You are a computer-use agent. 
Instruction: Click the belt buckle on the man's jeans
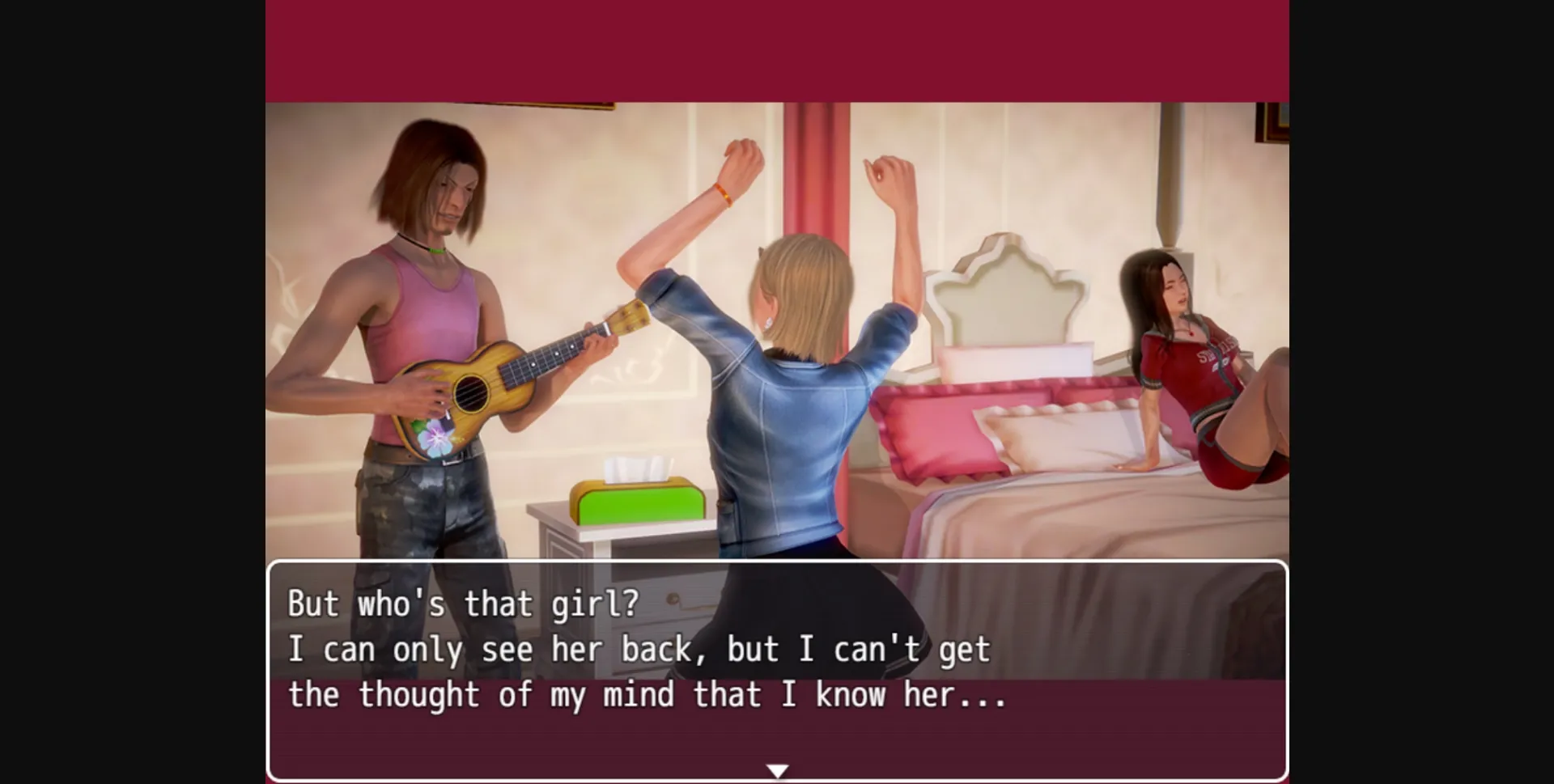point(455,460)
